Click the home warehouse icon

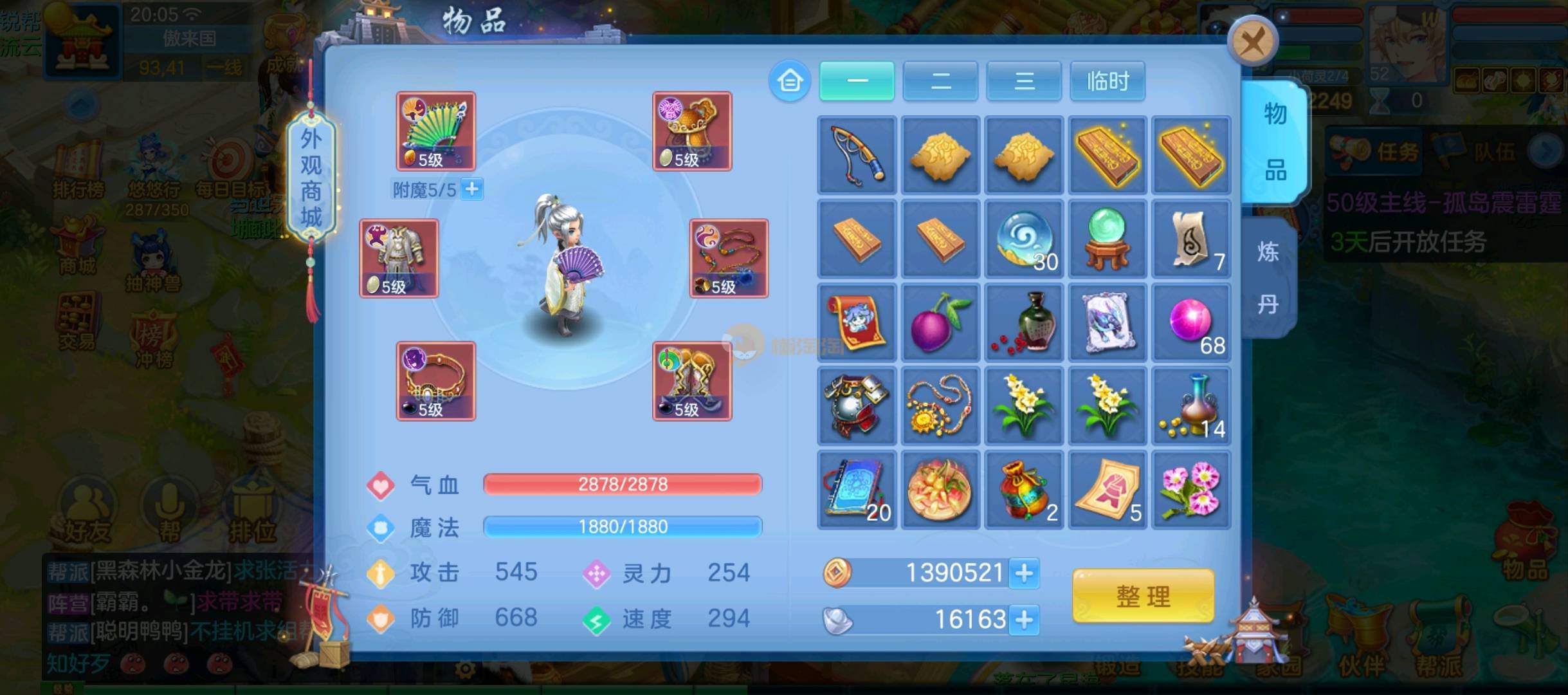tap(790, 82)
